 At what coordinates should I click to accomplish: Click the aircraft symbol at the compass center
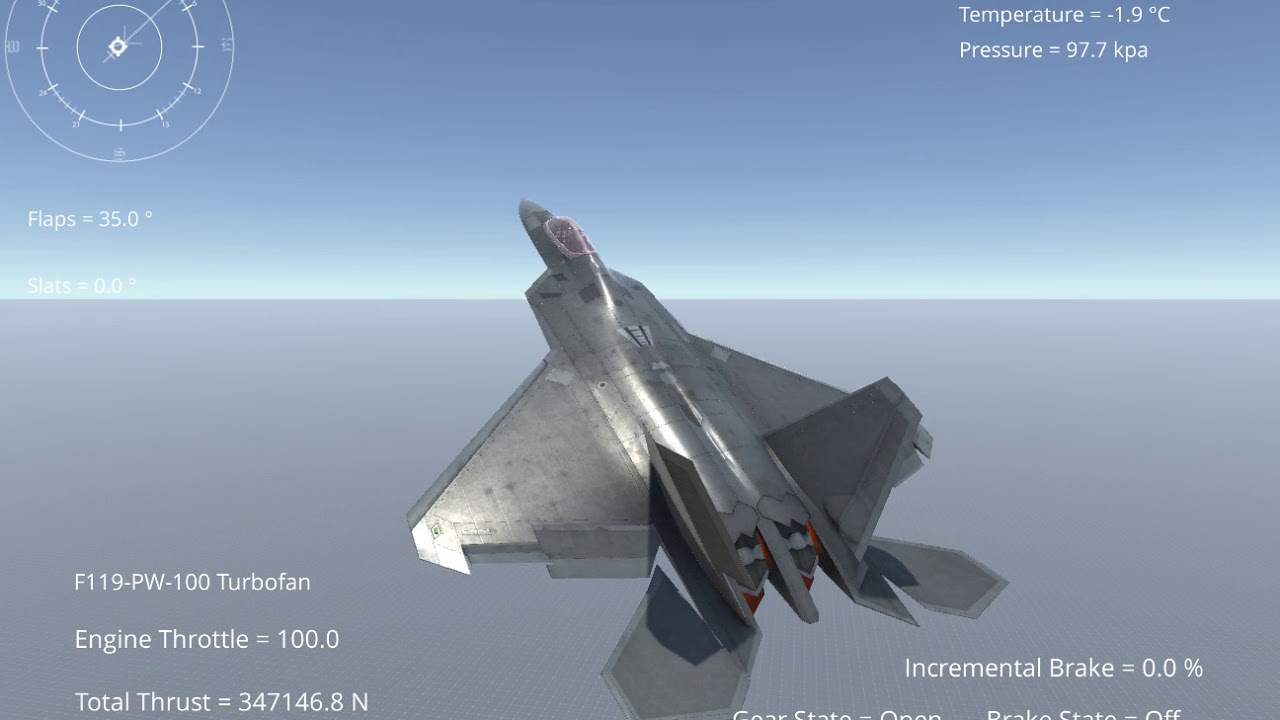(x=118, y=46)
